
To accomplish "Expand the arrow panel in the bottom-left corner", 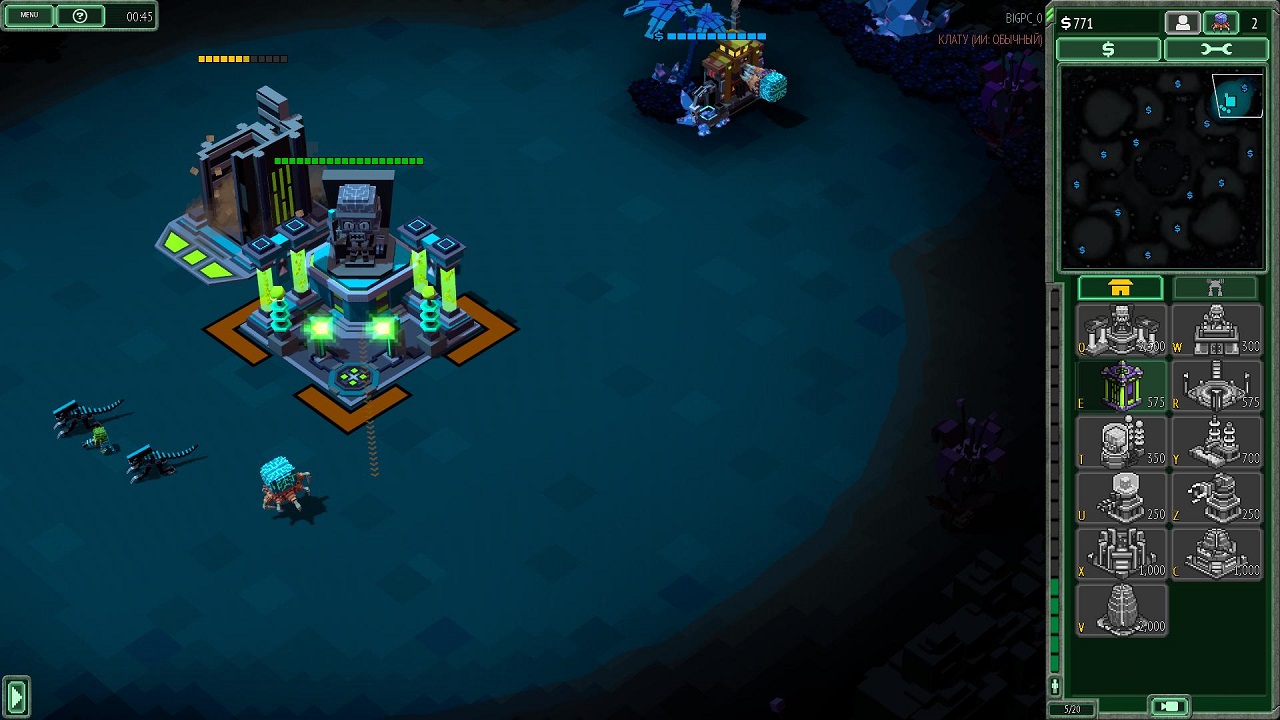I will point(15,696).
